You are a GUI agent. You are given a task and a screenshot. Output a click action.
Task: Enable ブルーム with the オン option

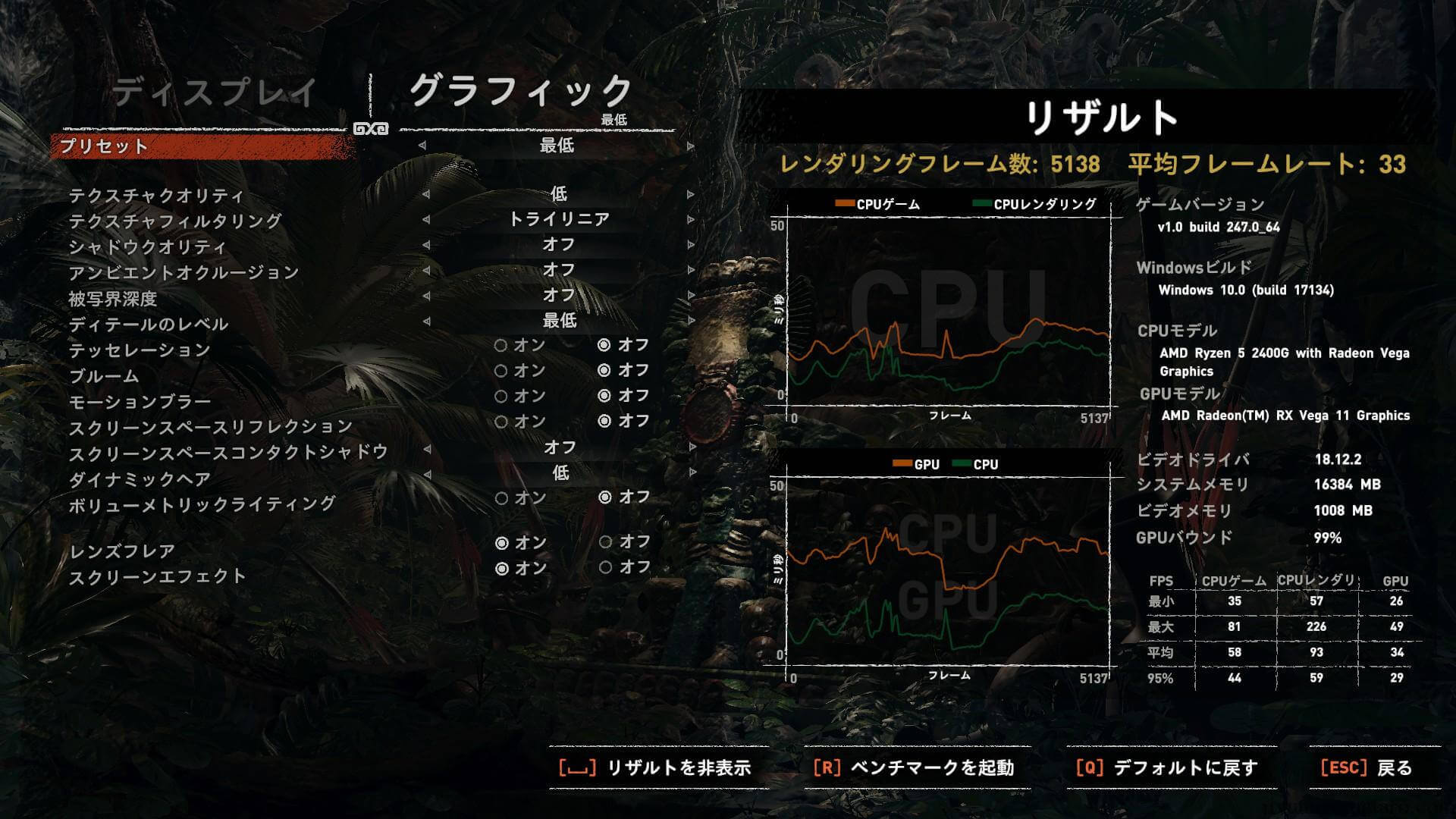tap(500, 371)
